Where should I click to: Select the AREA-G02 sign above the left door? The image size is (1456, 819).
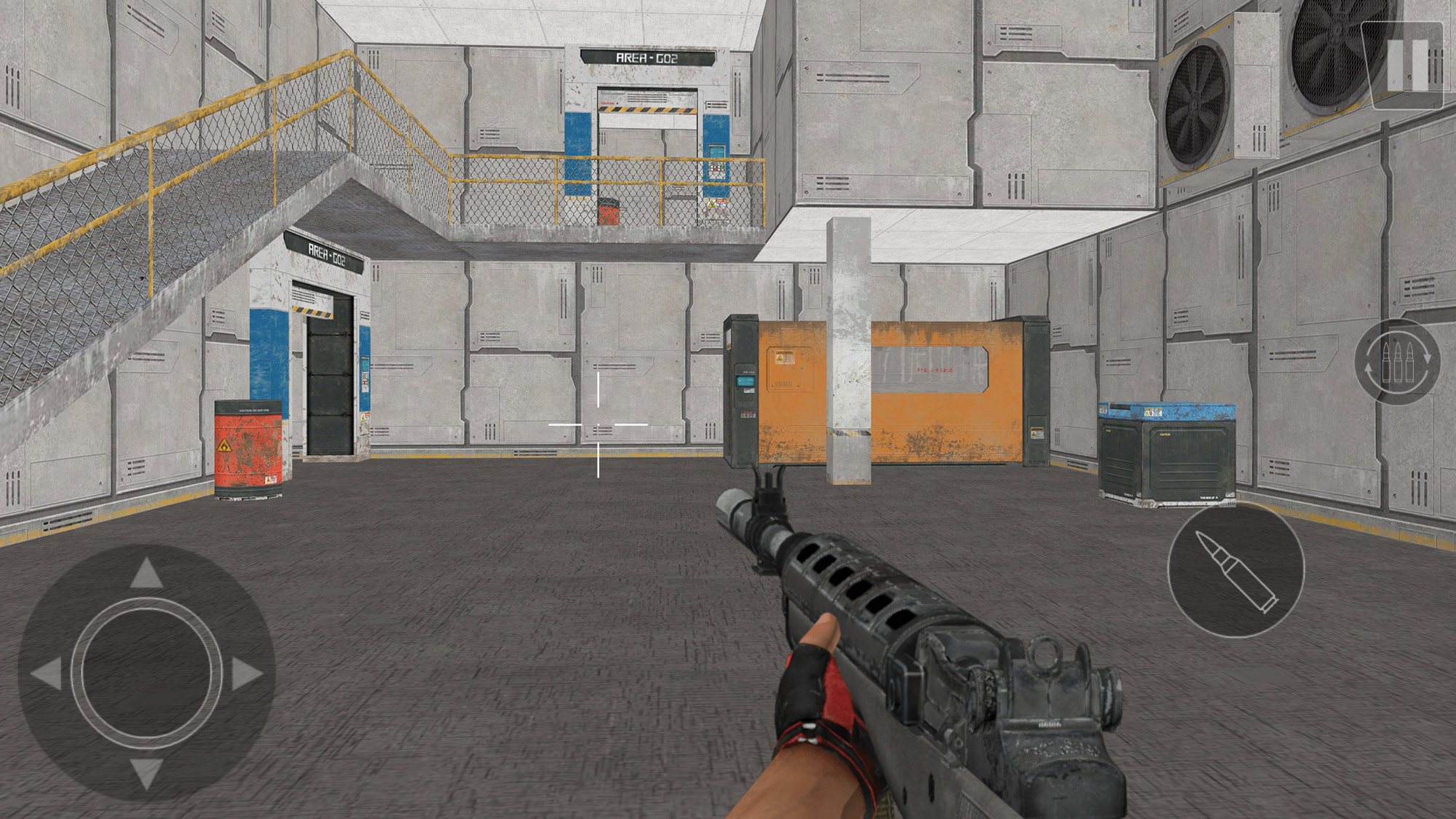click(325, 250)
